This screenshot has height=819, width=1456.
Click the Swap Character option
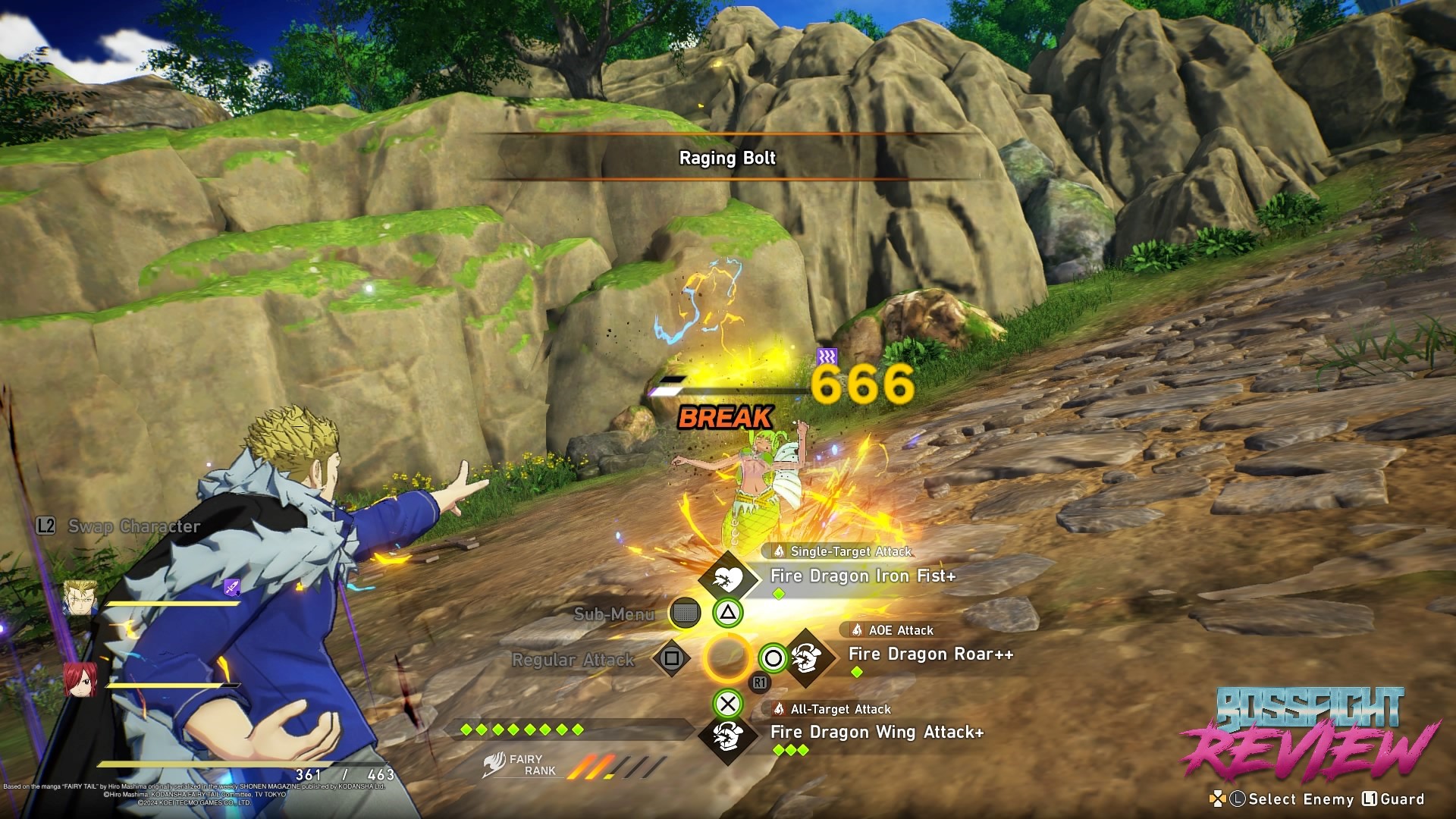point(120,526)
